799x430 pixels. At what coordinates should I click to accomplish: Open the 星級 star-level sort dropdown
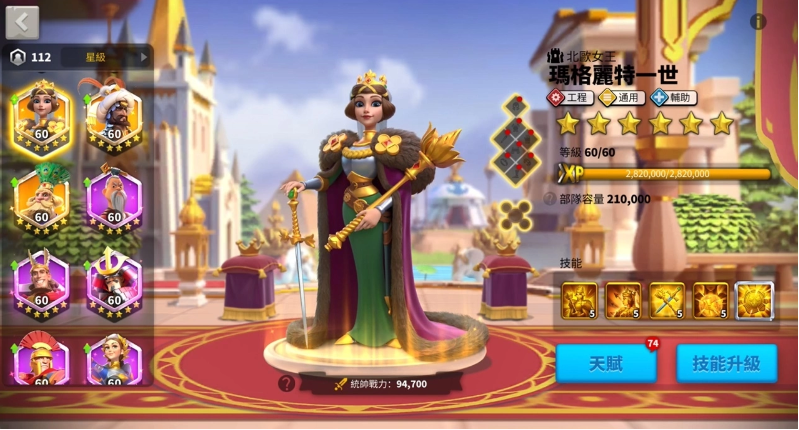106,57
